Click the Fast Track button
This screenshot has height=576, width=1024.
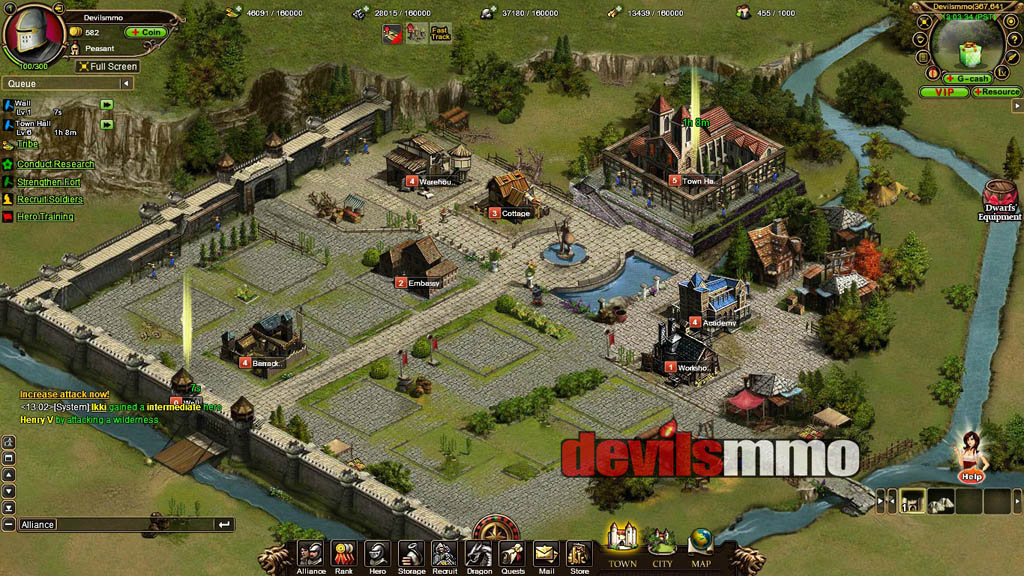coord(441,33)
